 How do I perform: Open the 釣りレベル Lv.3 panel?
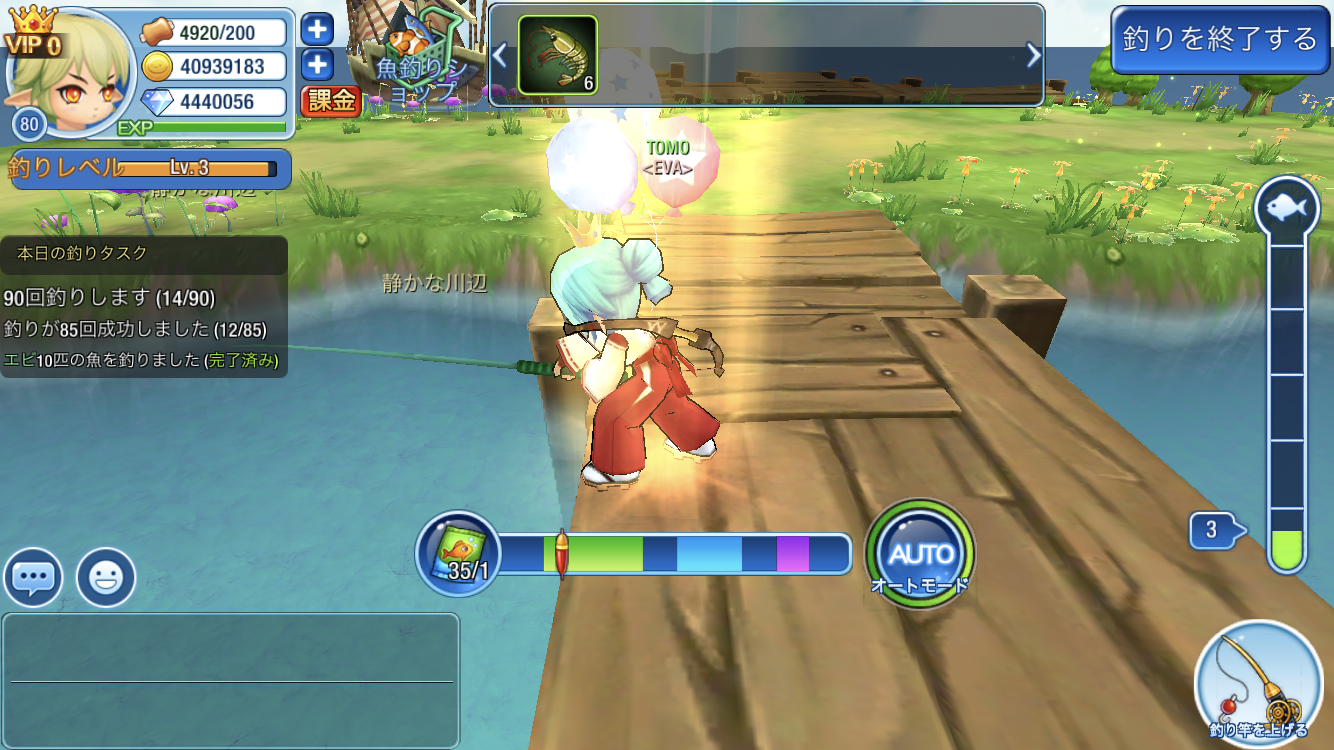pyautogui.click(x=145, y=169)
